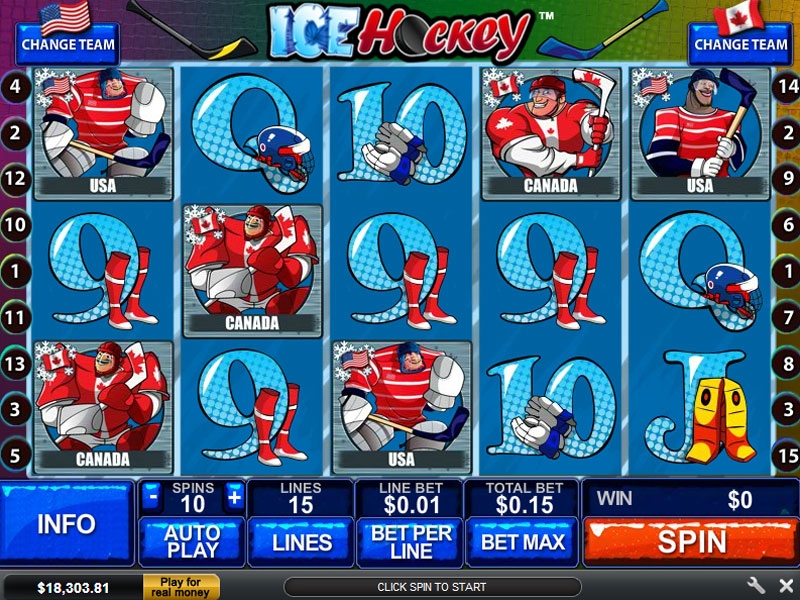800x600 pixels.
Task: Decrease auto spins with the minus button
Action: (152, 496)
